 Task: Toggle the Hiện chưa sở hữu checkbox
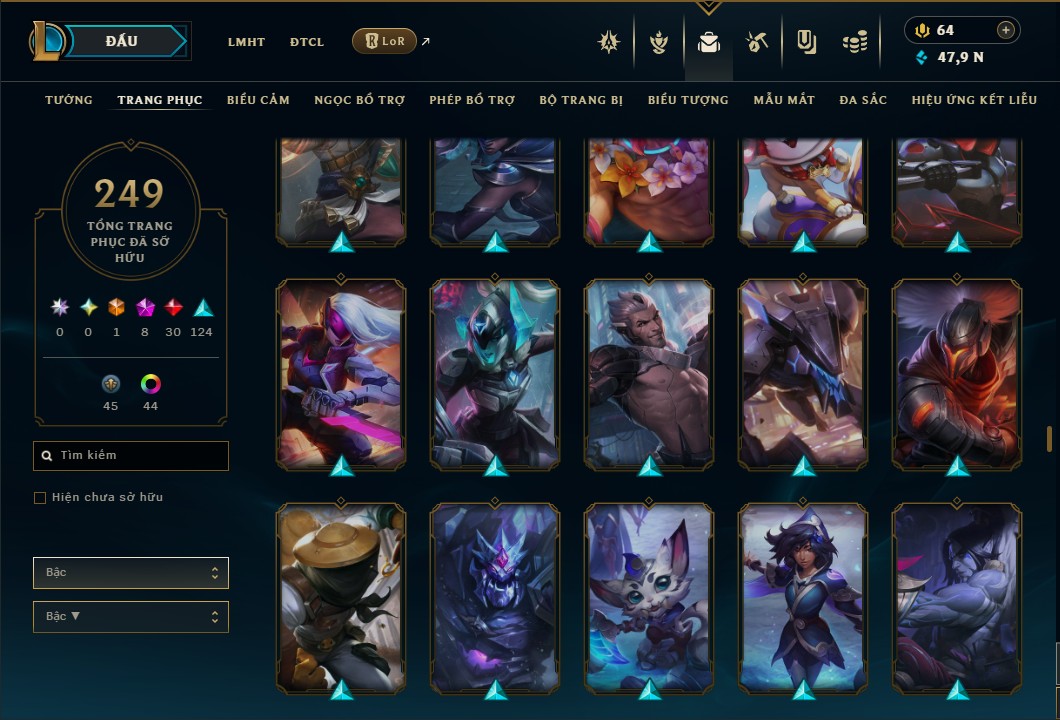tap(40, 498)
